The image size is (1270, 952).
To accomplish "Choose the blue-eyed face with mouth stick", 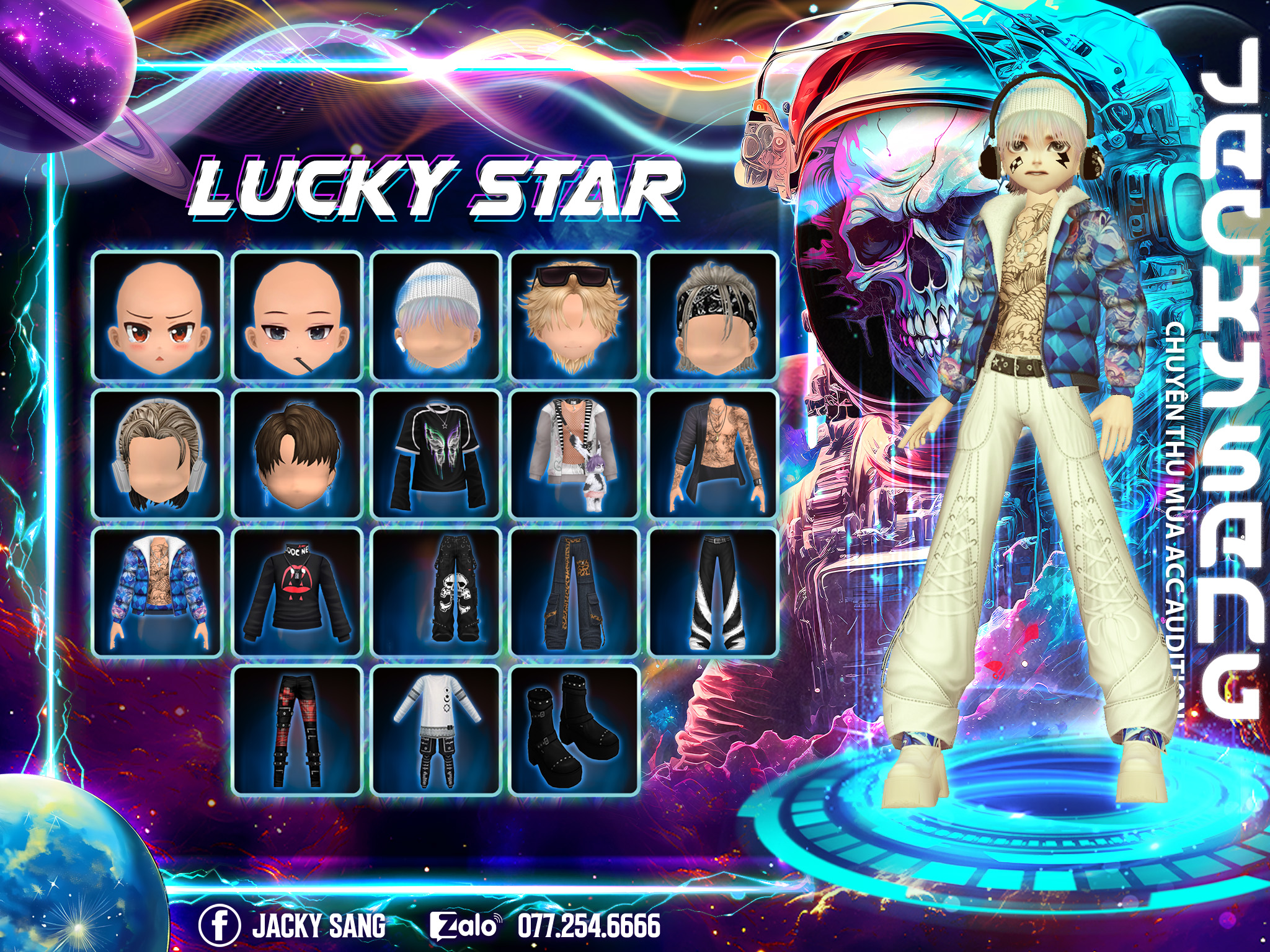I will [x=297, y=316].
